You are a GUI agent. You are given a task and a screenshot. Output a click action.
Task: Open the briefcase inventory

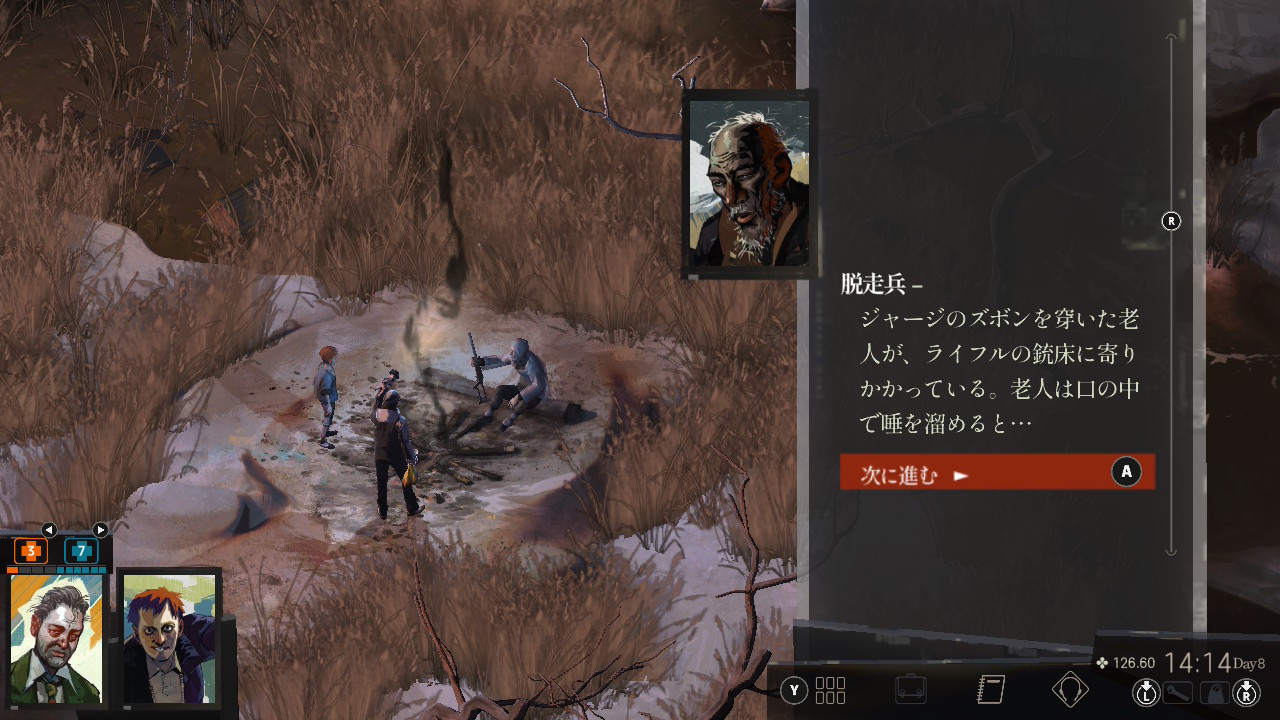(x=911, y=690)
